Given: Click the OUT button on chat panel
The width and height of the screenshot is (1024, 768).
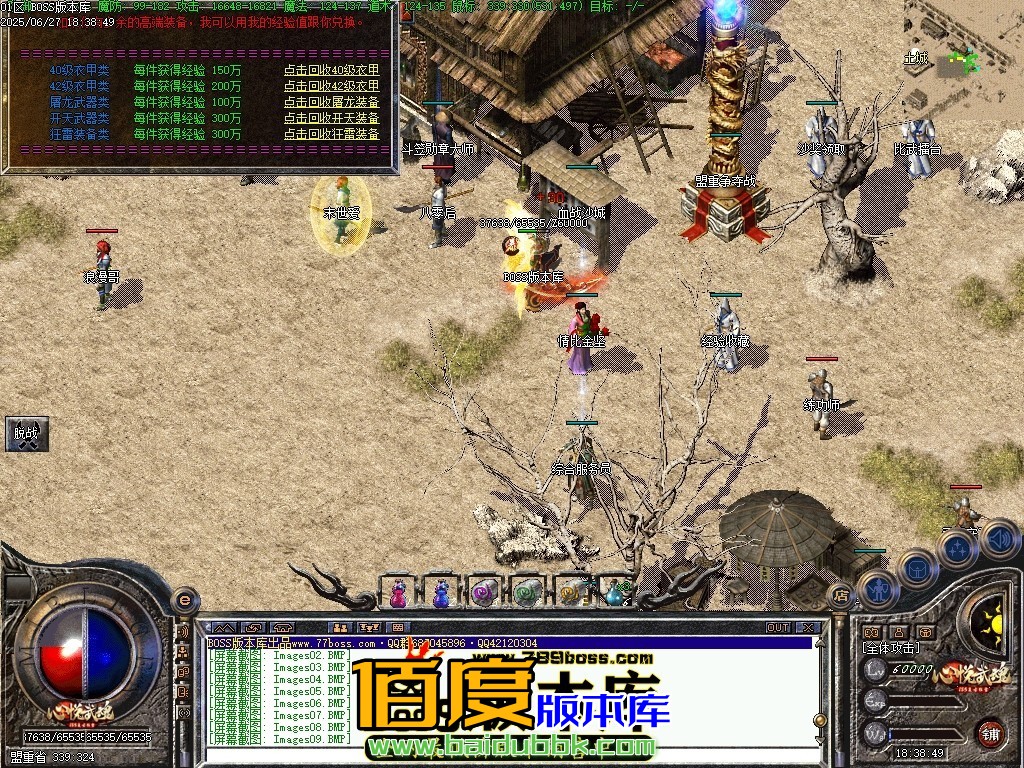Looking at the screenshot, I should 778,628.
